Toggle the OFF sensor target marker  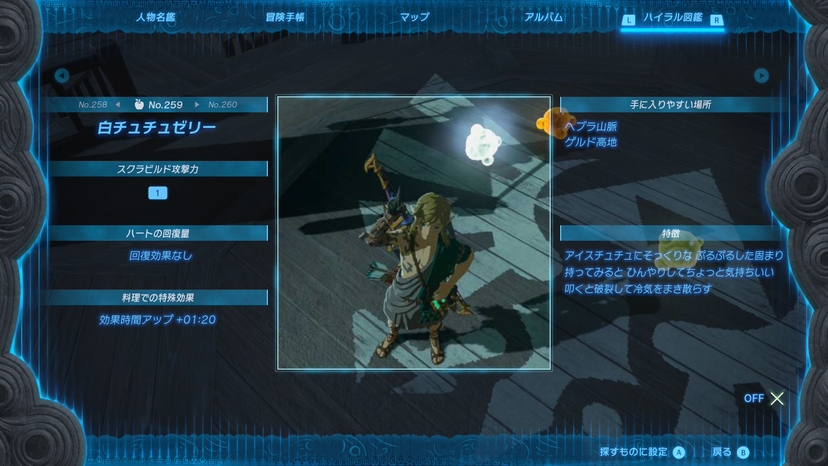pos(766,398)
